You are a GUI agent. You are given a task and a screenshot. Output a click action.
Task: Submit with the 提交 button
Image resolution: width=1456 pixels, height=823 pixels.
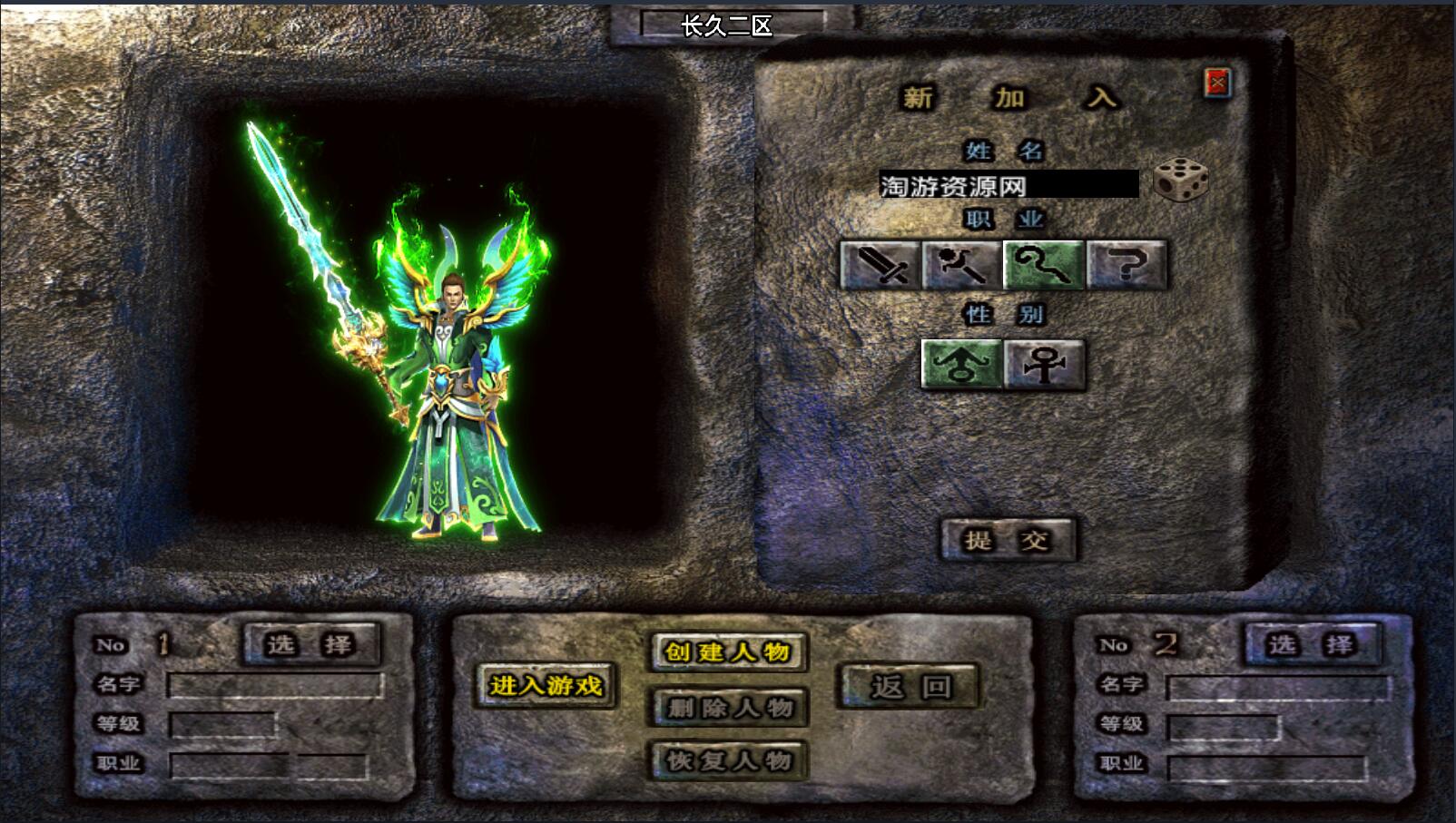[1008, 541]
